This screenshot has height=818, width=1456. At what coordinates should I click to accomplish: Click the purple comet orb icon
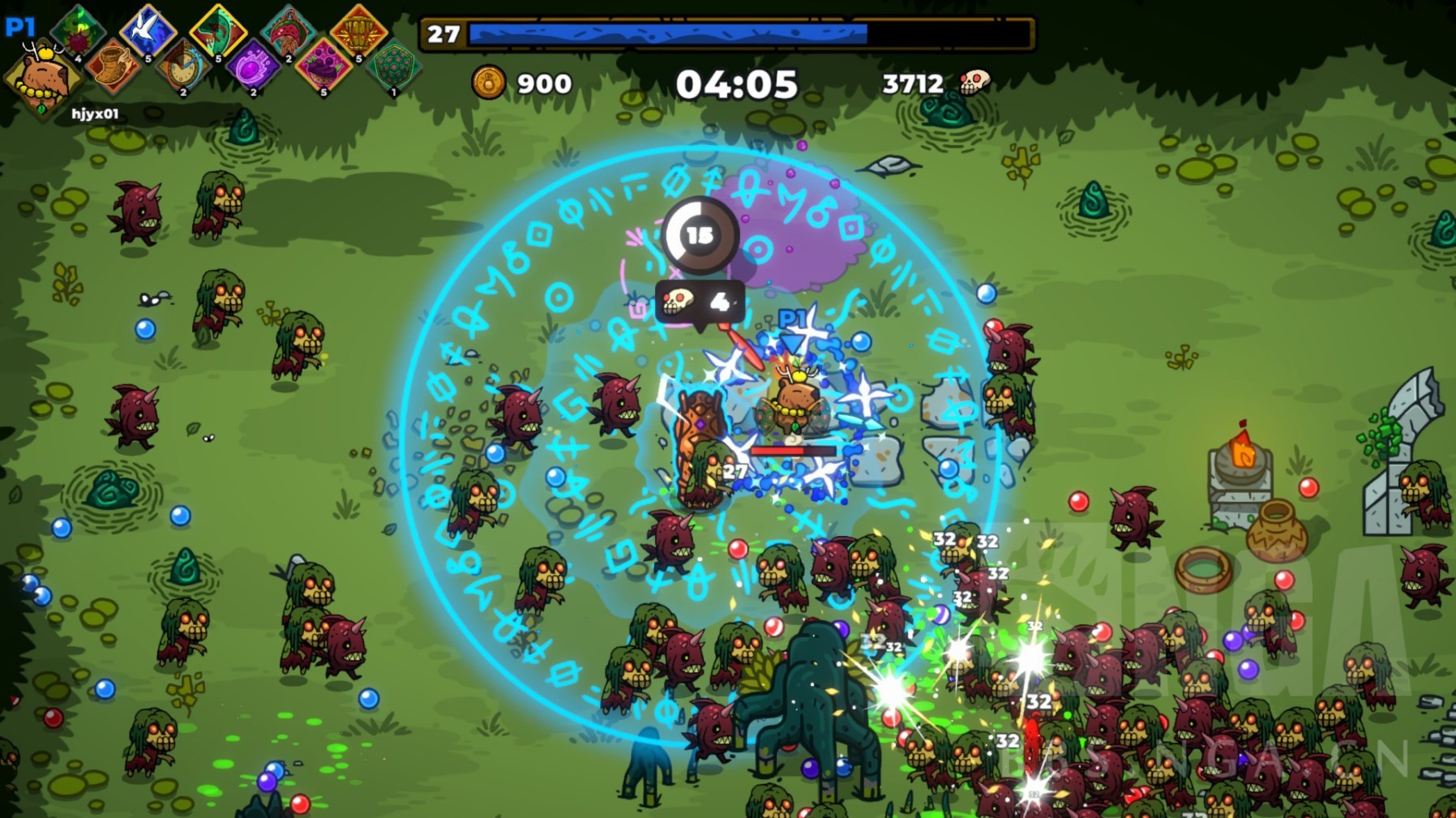pyautogui.click(x=253, y=66)
